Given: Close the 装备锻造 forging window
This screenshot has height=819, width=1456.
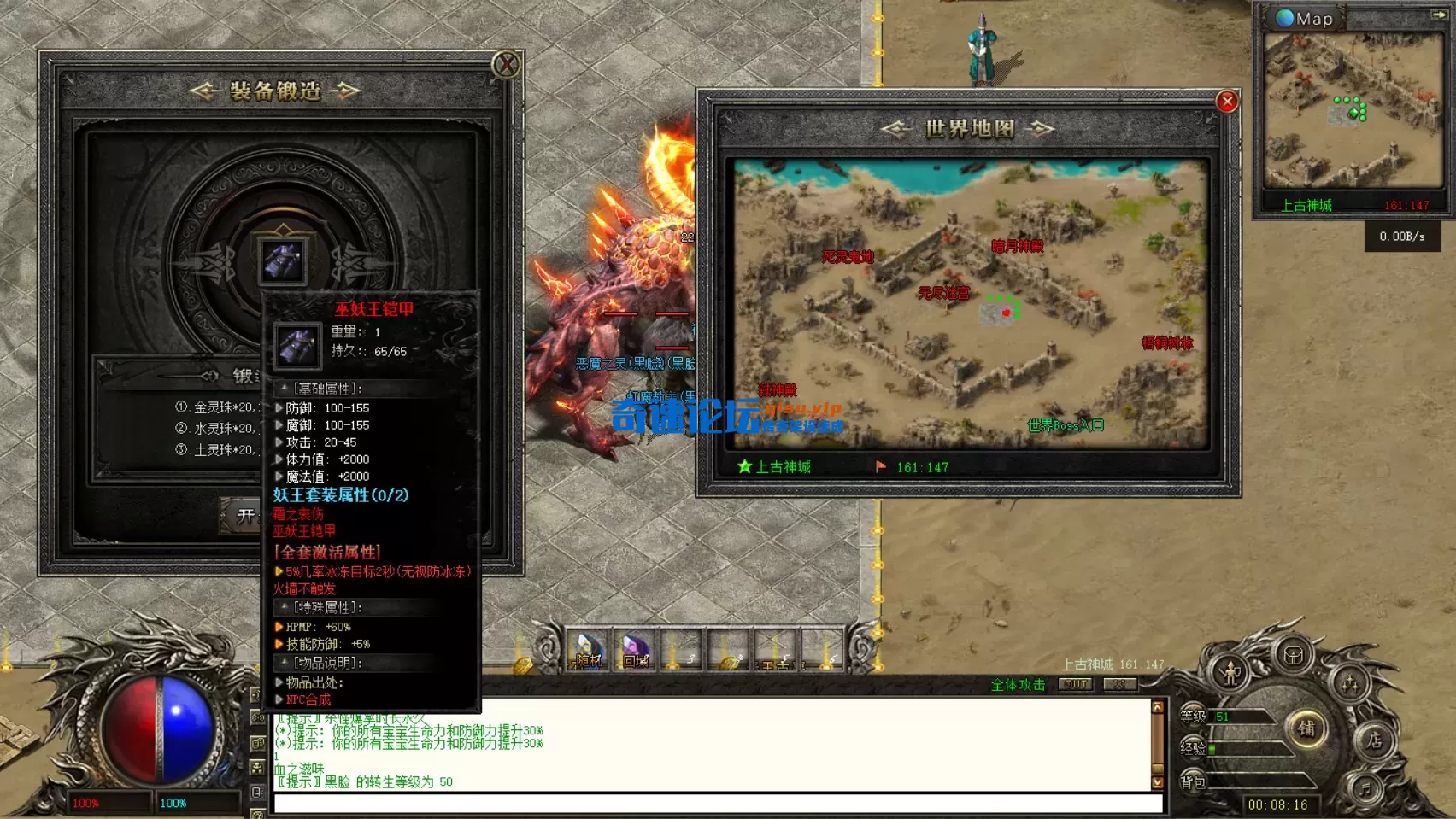Looking at the screenshot, I should tap(506, 65).
